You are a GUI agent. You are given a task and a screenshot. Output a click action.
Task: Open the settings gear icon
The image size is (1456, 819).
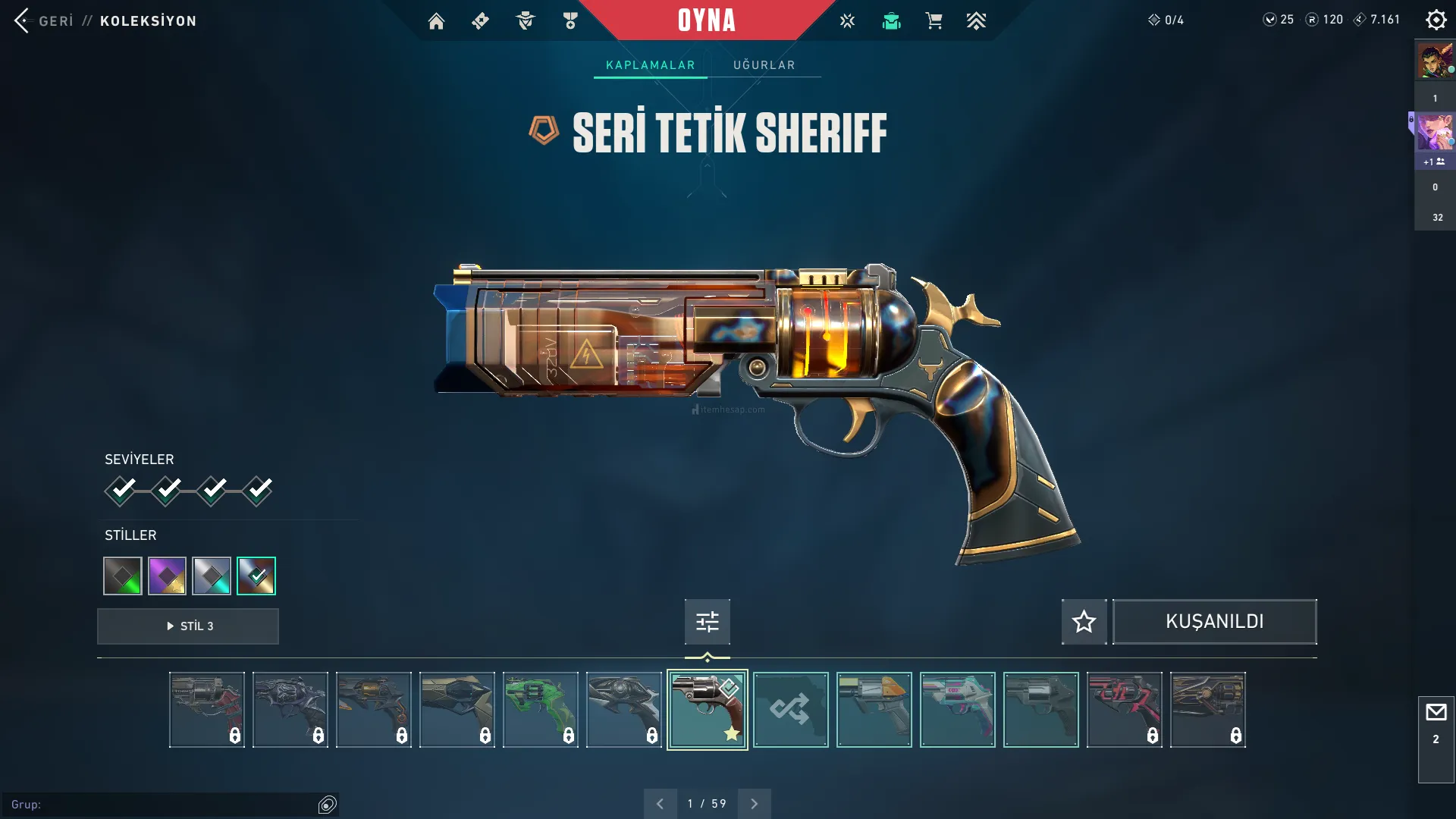click(1436, 20)
